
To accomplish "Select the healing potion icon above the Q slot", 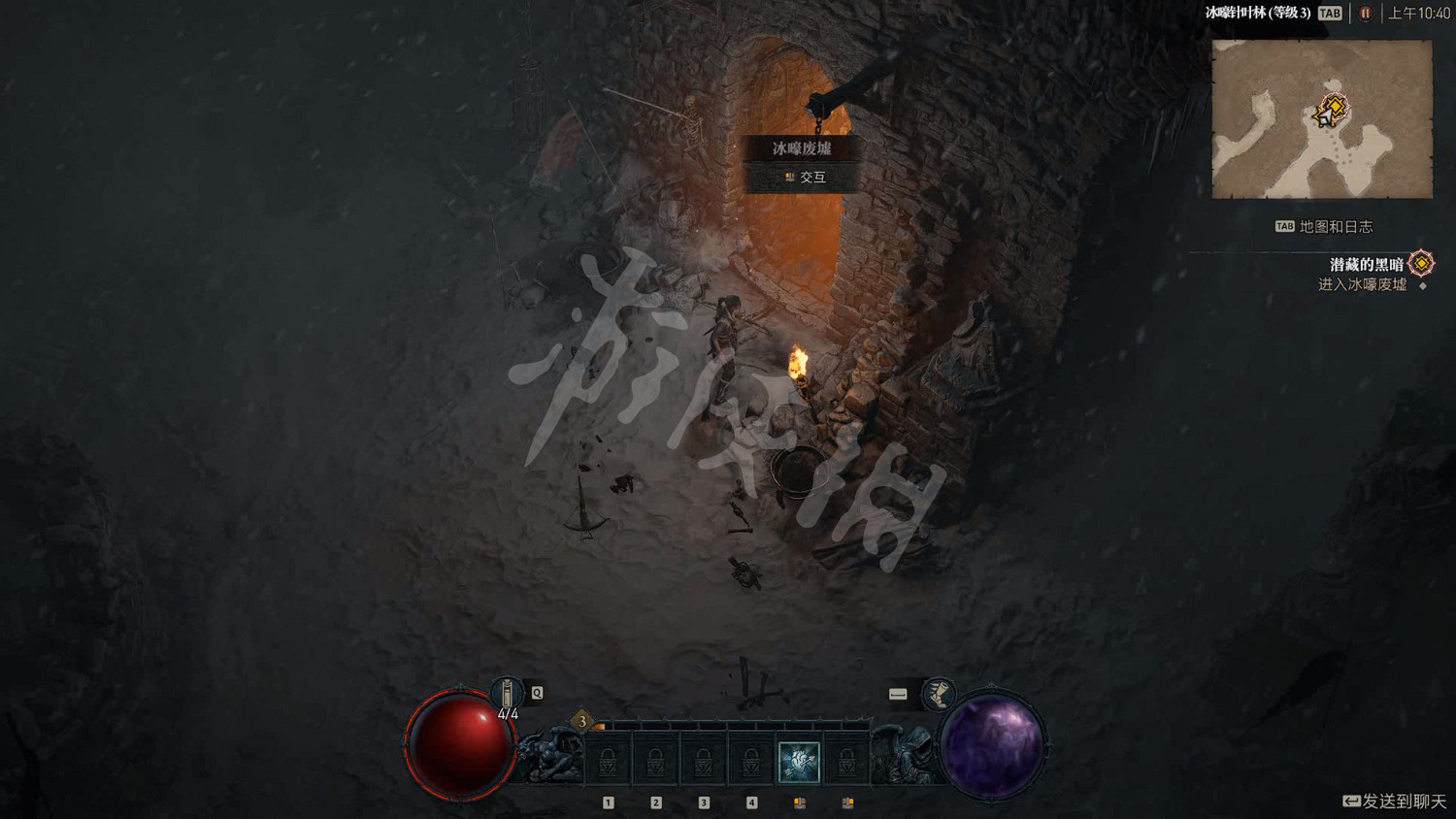I will (x=509, y=692).
